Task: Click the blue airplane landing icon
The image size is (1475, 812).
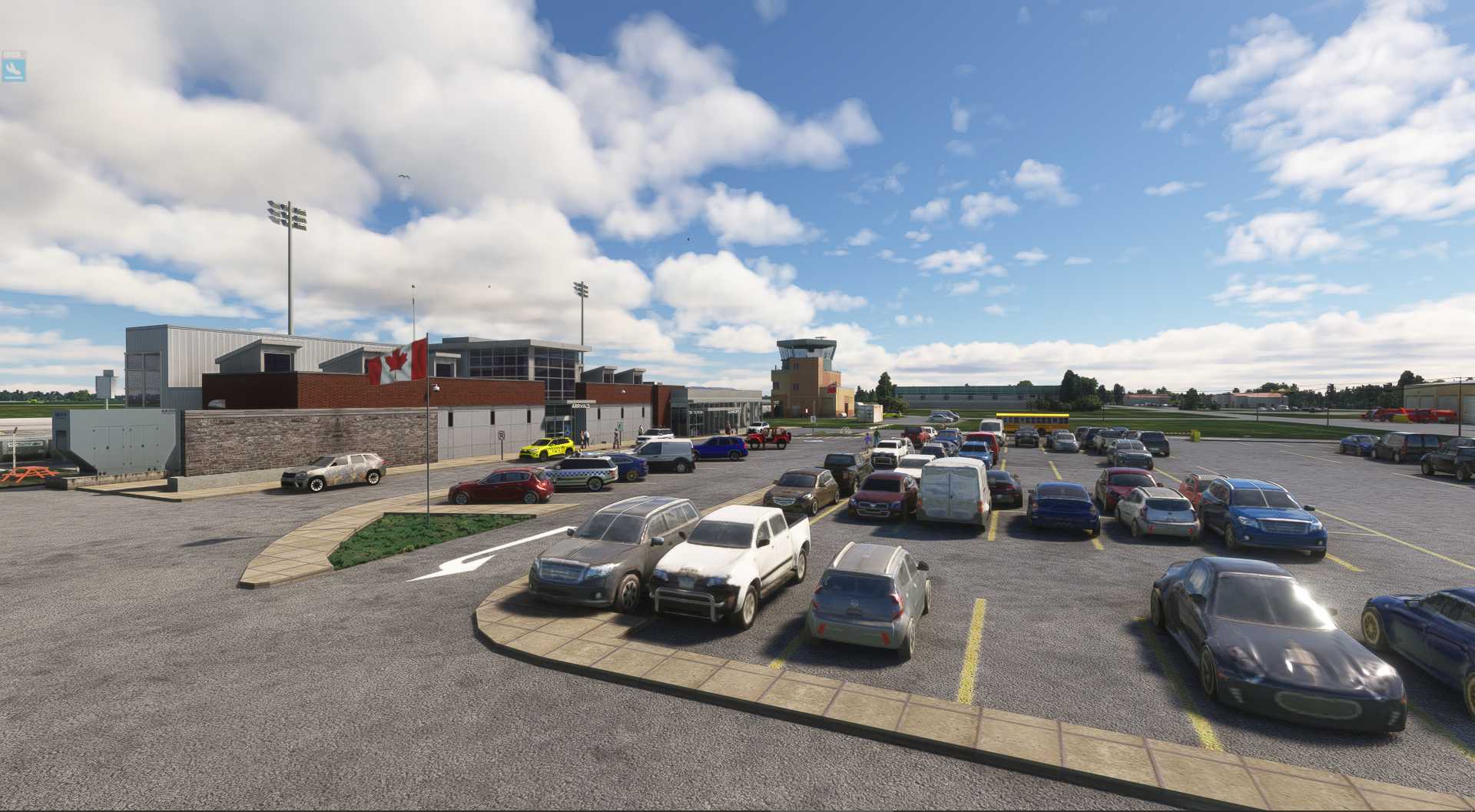Action: click(x=14, y=70)
